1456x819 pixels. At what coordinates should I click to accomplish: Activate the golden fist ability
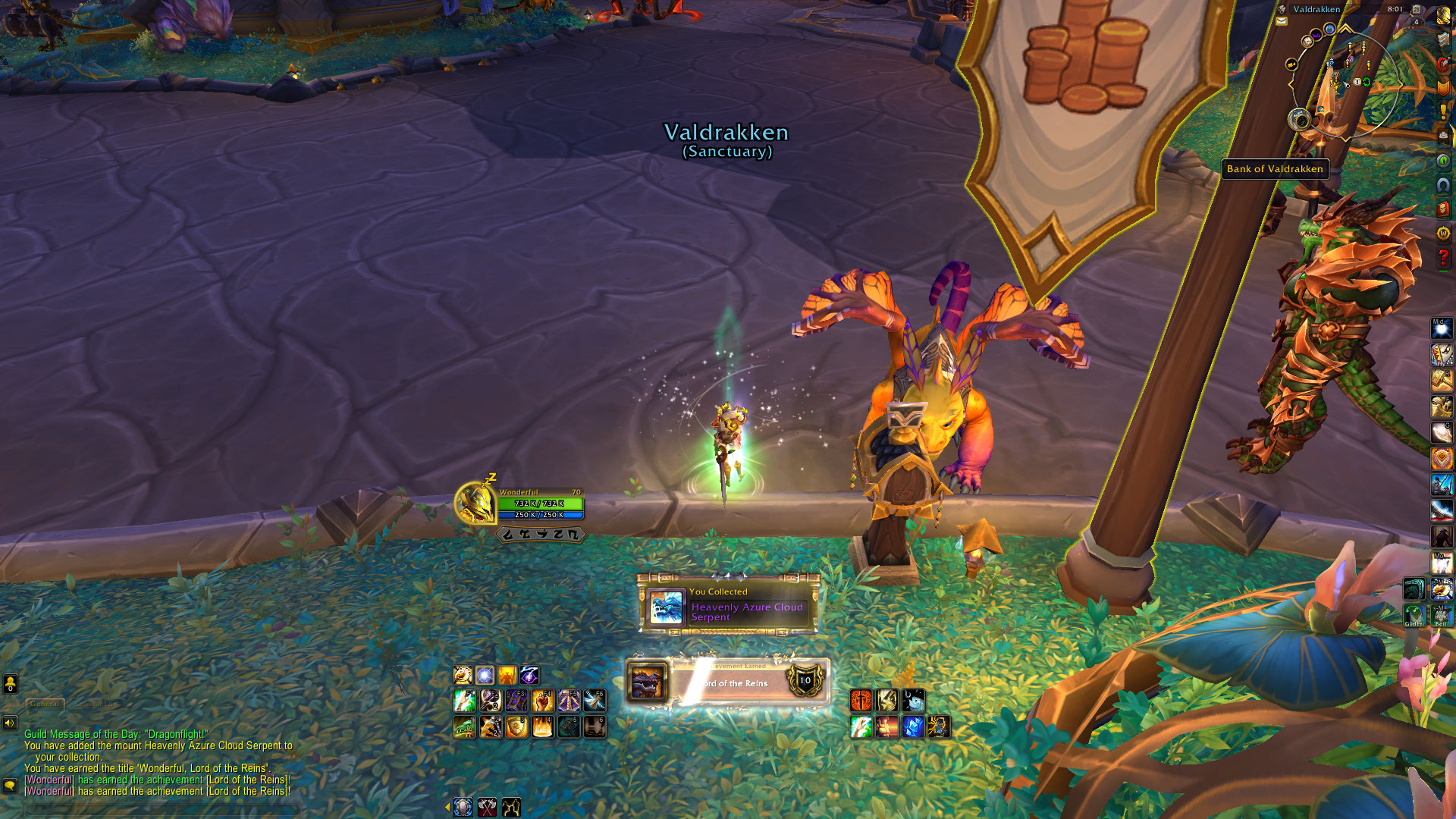point(543,701)
